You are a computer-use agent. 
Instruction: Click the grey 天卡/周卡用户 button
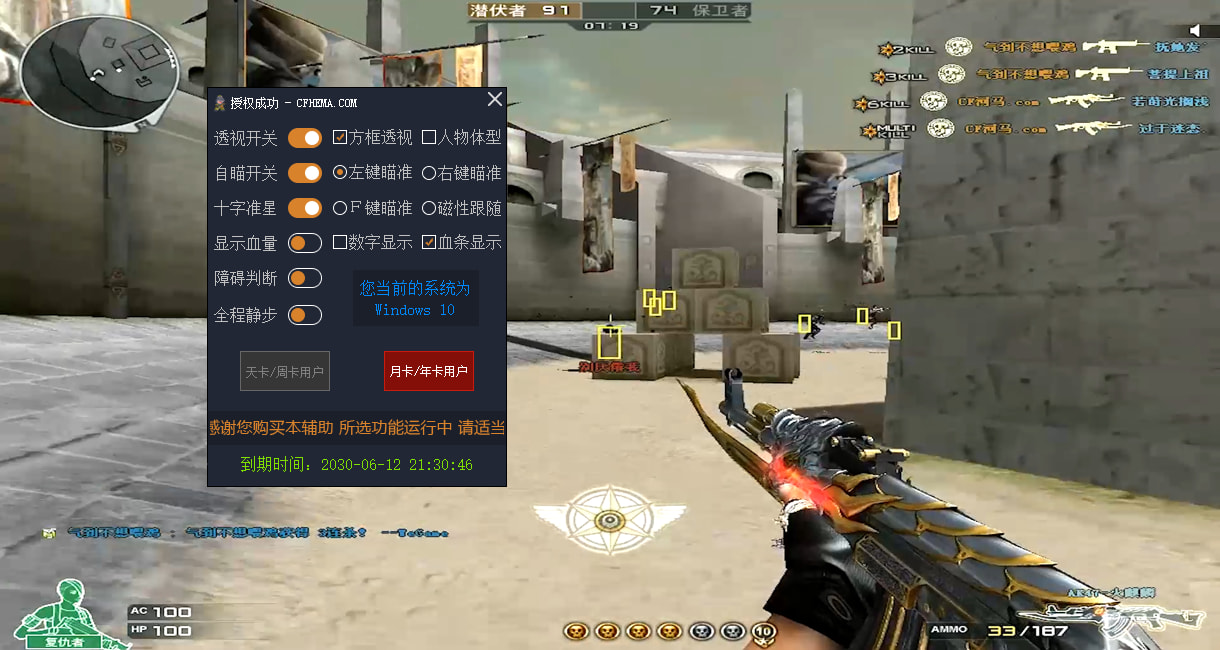(x=285, y=371)
